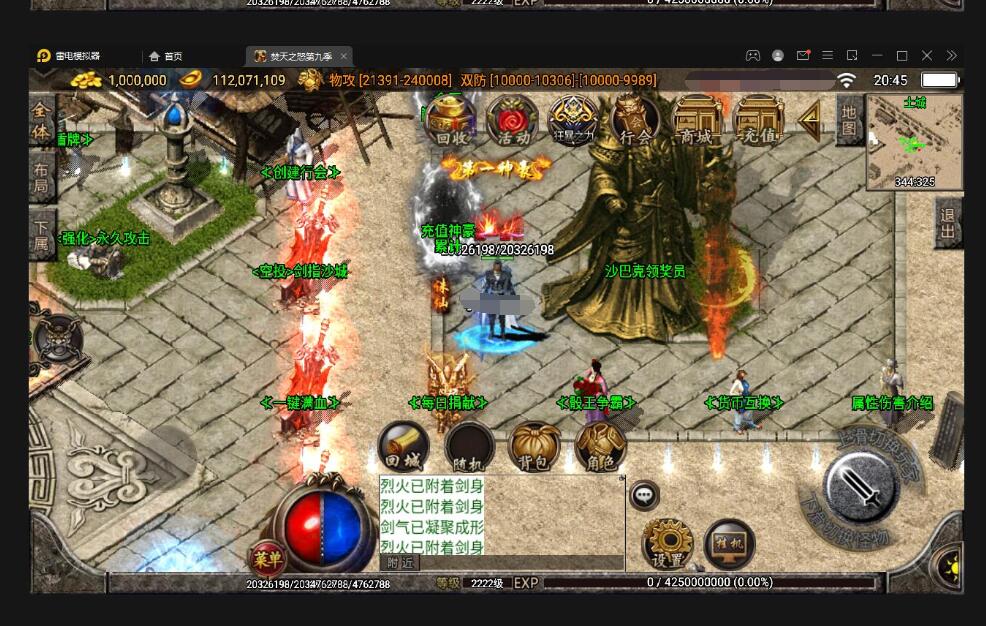Image resolution: width=986 pixels, height=626 pixels.
Task: Open the 行会 guild menu
Action: coord(635,121)
